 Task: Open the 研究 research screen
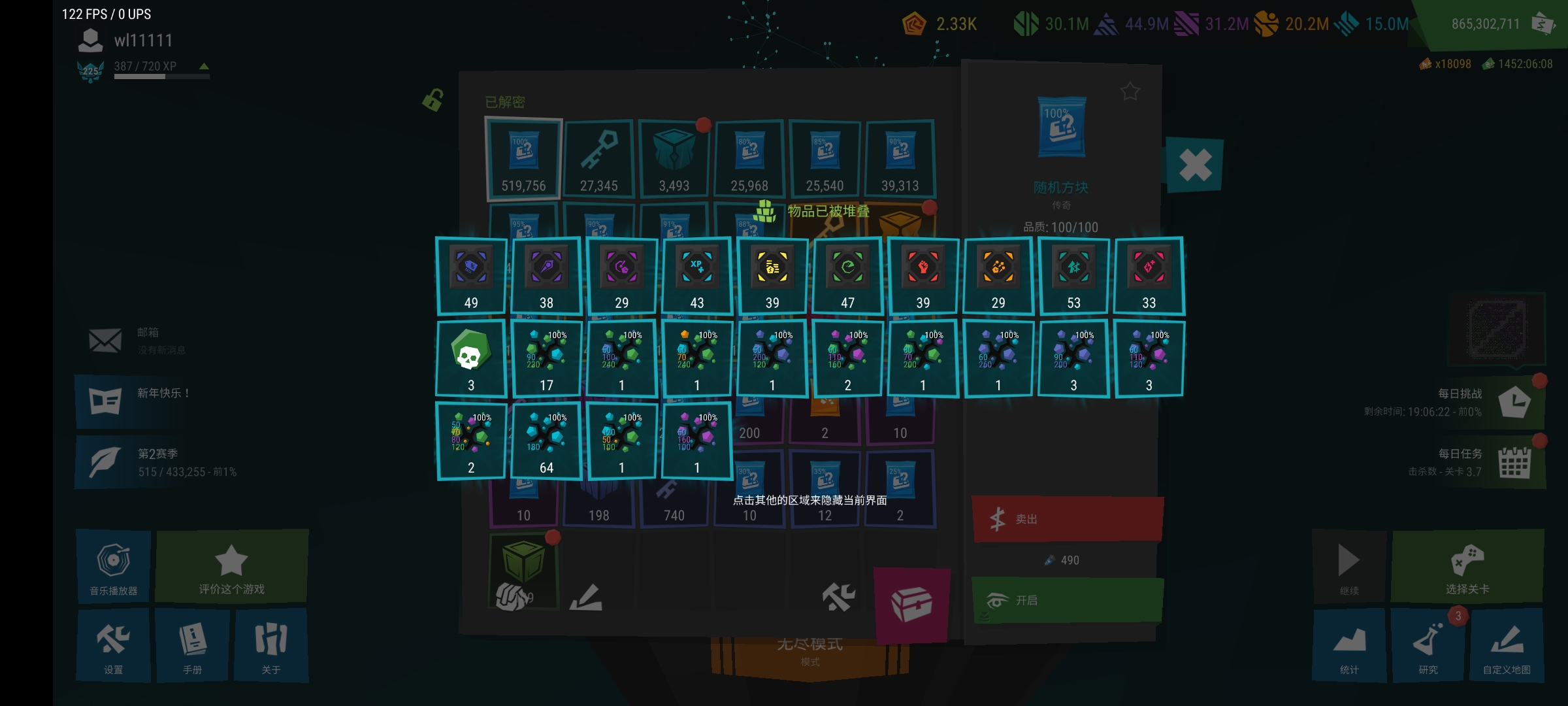1428,645
